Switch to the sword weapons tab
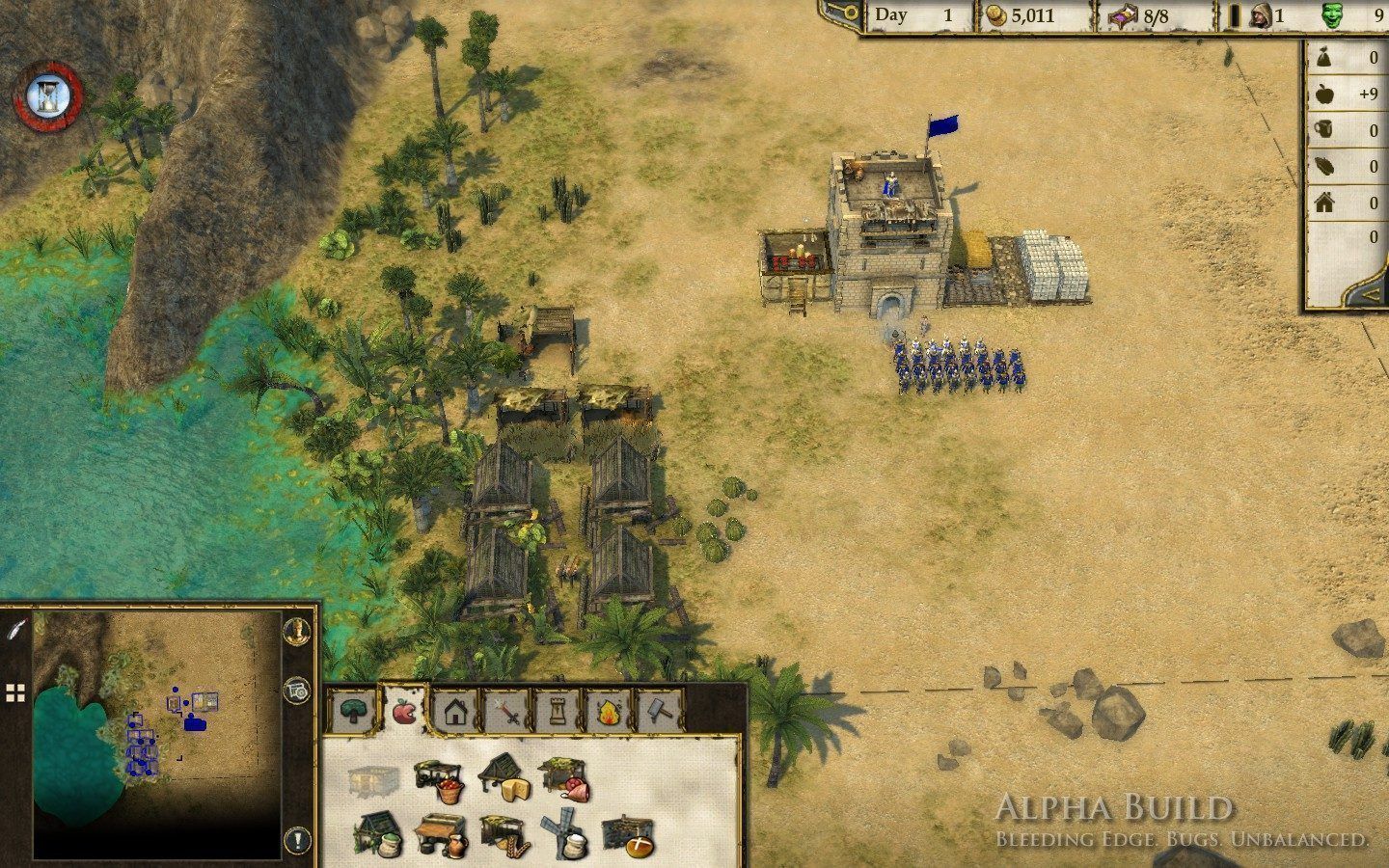 pos(508,714)
